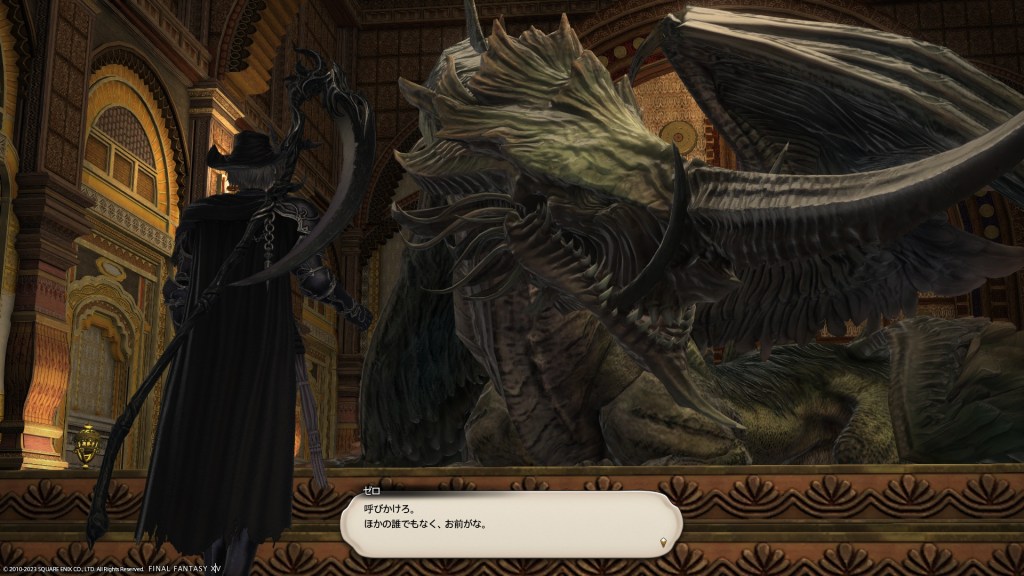Advance Zero's dialogue text box
The image size is (1024, 576).
[x=510, y=521]
